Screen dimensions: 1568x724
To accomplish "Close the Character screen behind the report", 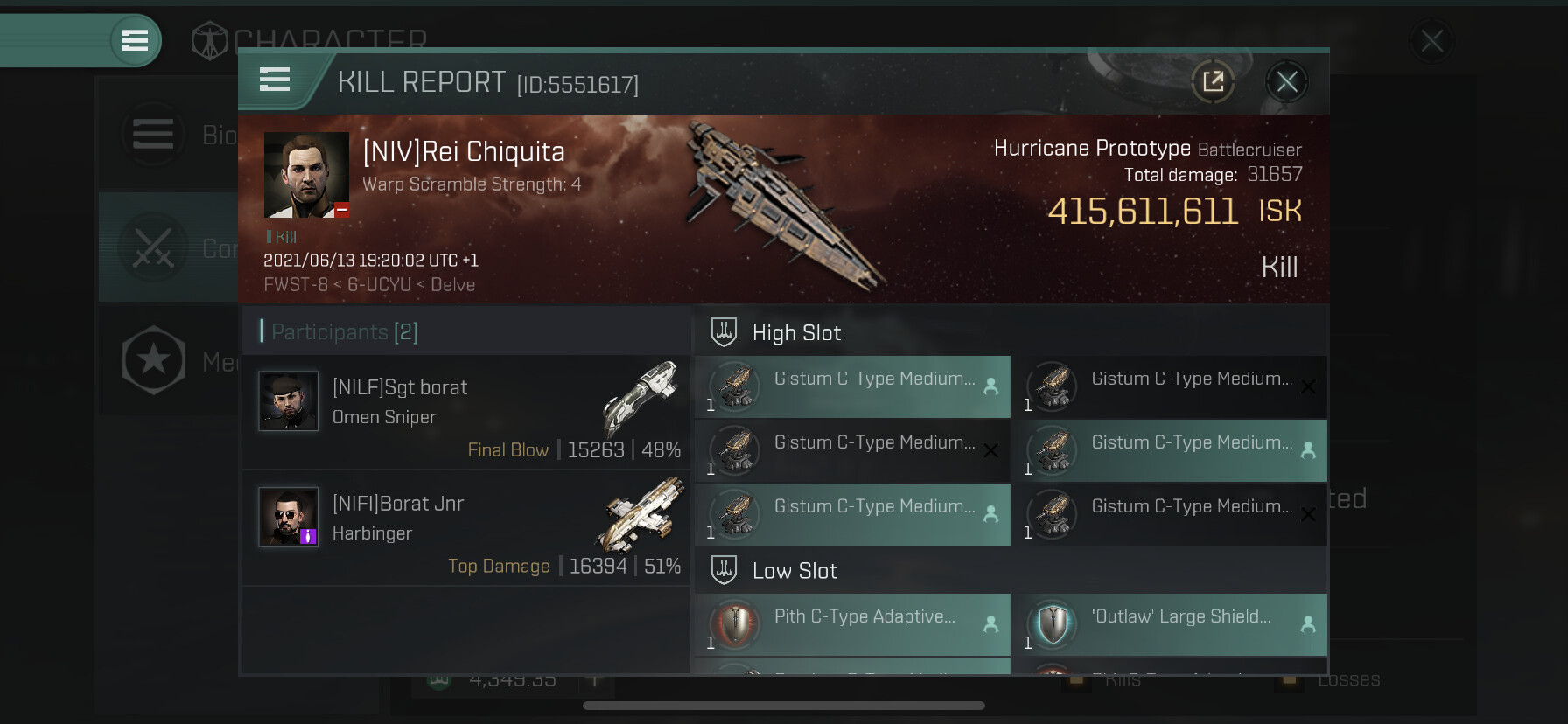I will 1431,41.
